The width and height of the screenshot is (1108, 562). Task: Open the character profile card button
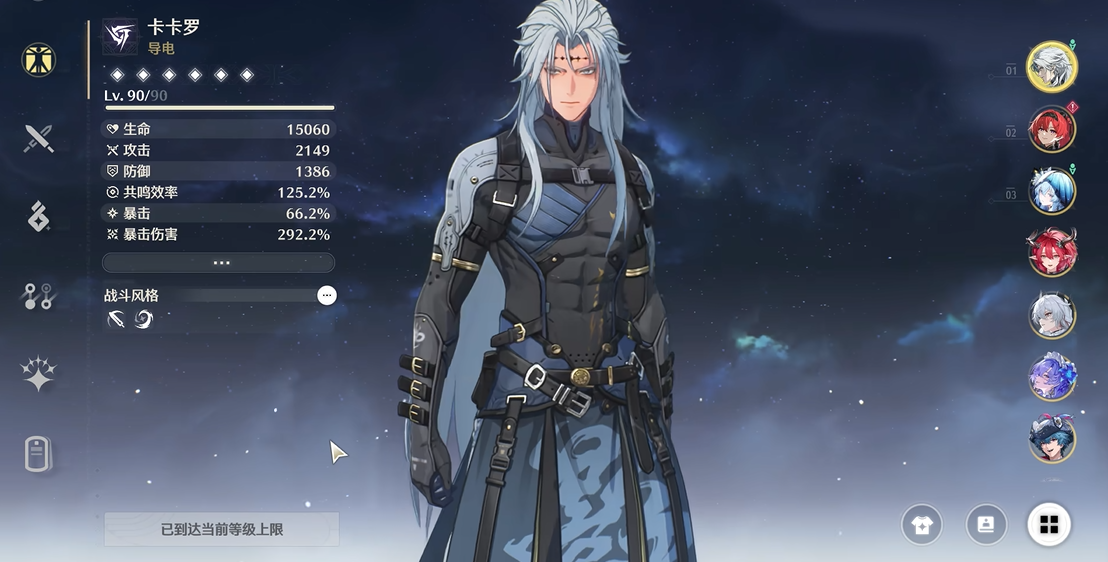coord(985,525)
